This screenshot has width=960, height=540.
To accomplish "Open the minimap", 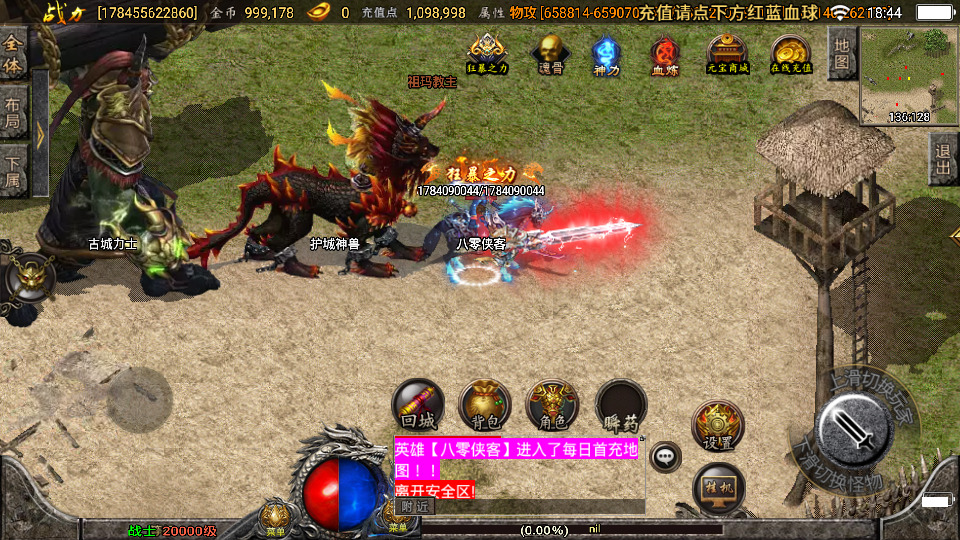I will 908,75.
